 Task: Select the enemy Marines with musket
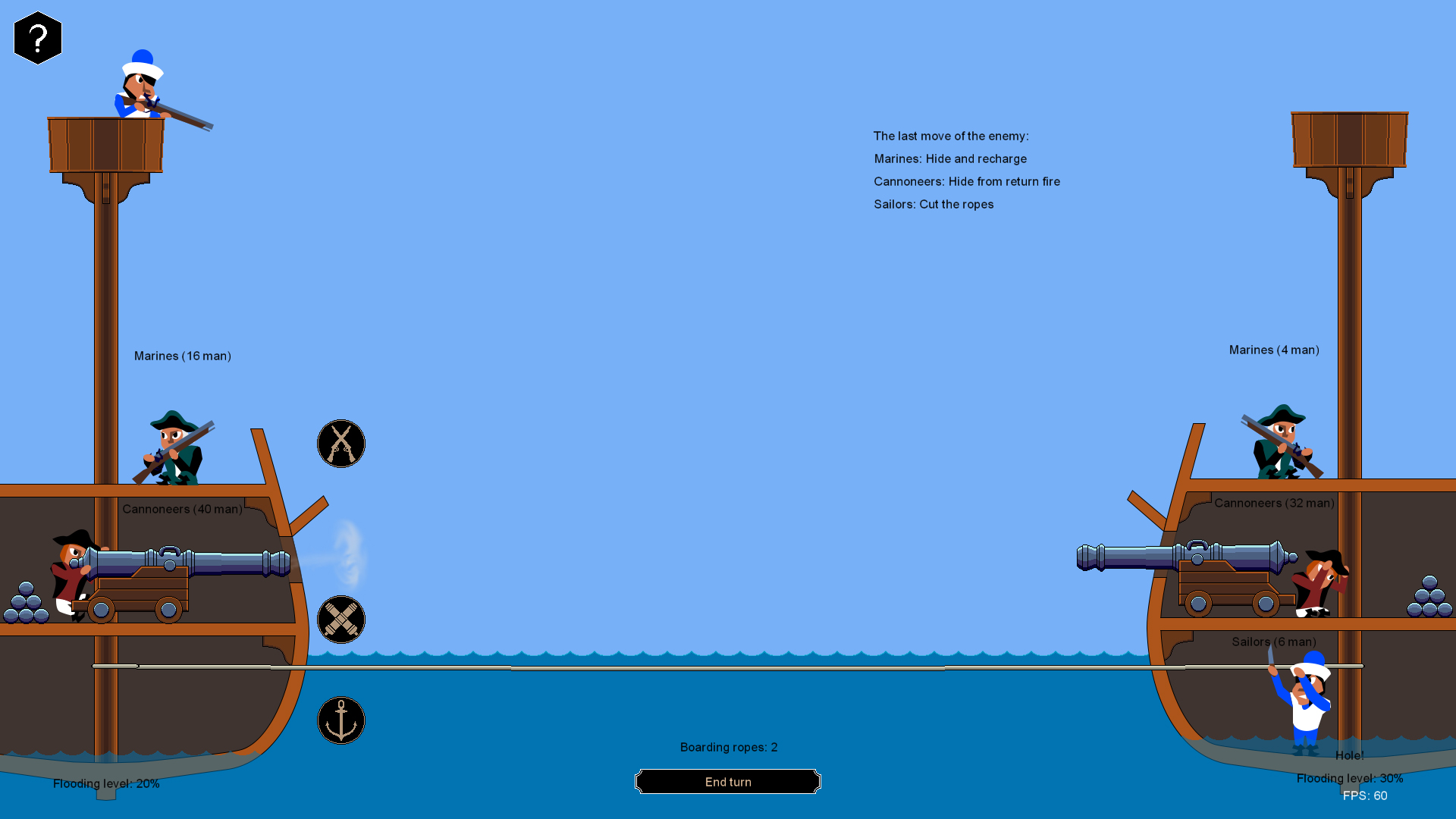tap(1282, 444)
